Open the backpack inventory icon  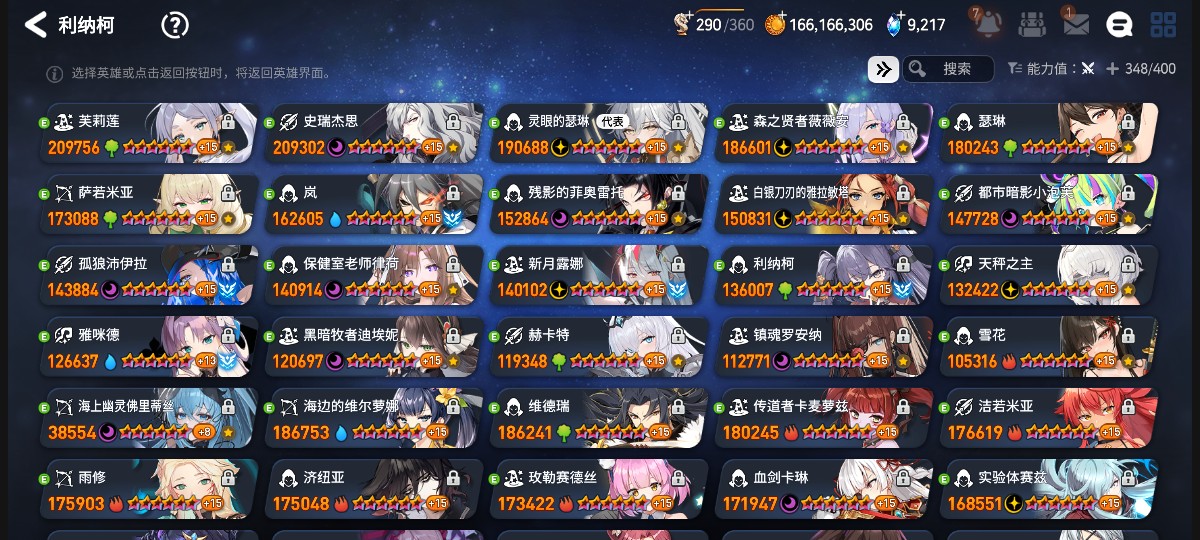click(1033, 25)
